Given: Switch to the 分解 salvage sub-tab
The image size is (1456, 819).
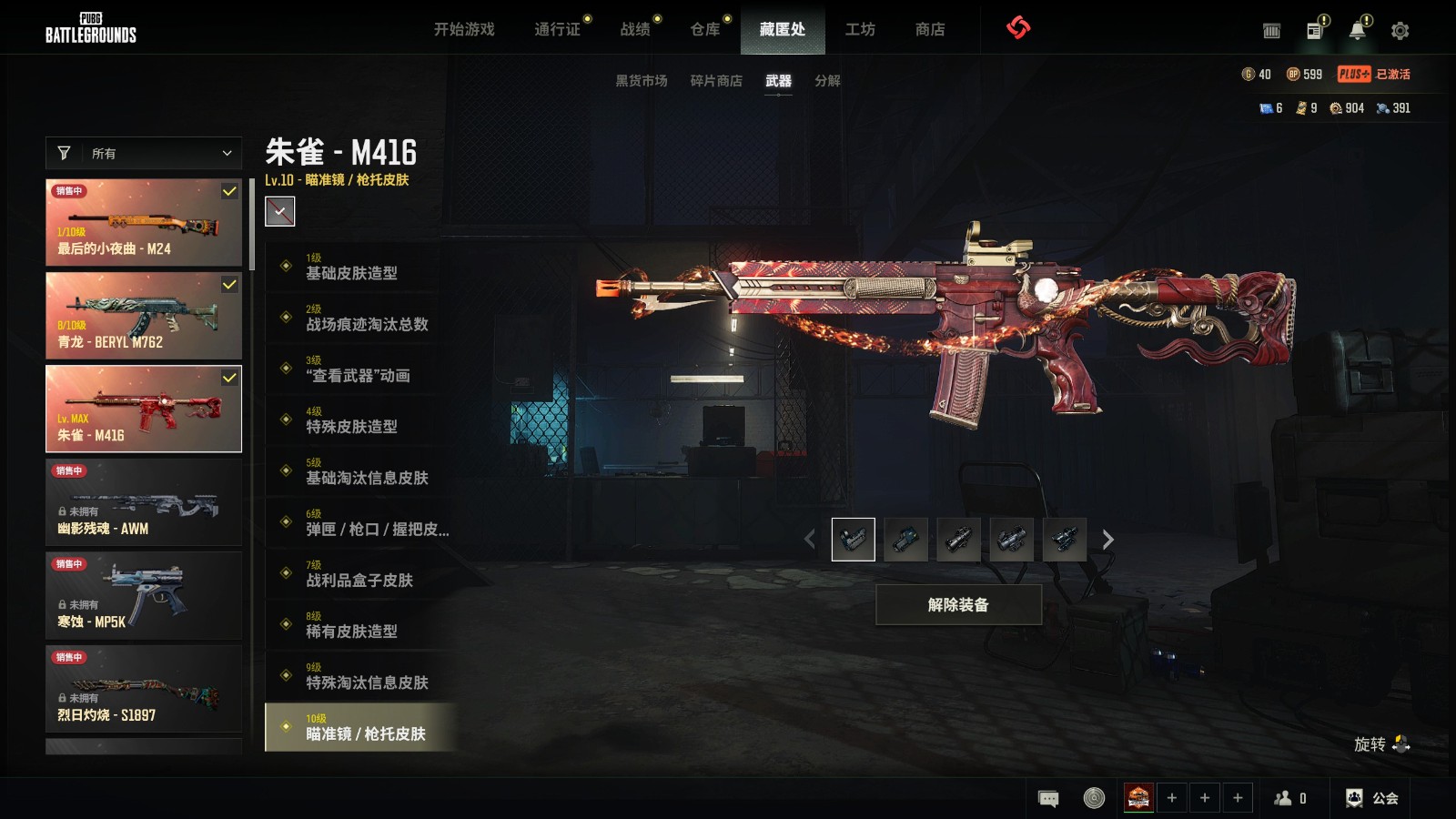Looking at the screenshot, I should click(x=827, y=81).
